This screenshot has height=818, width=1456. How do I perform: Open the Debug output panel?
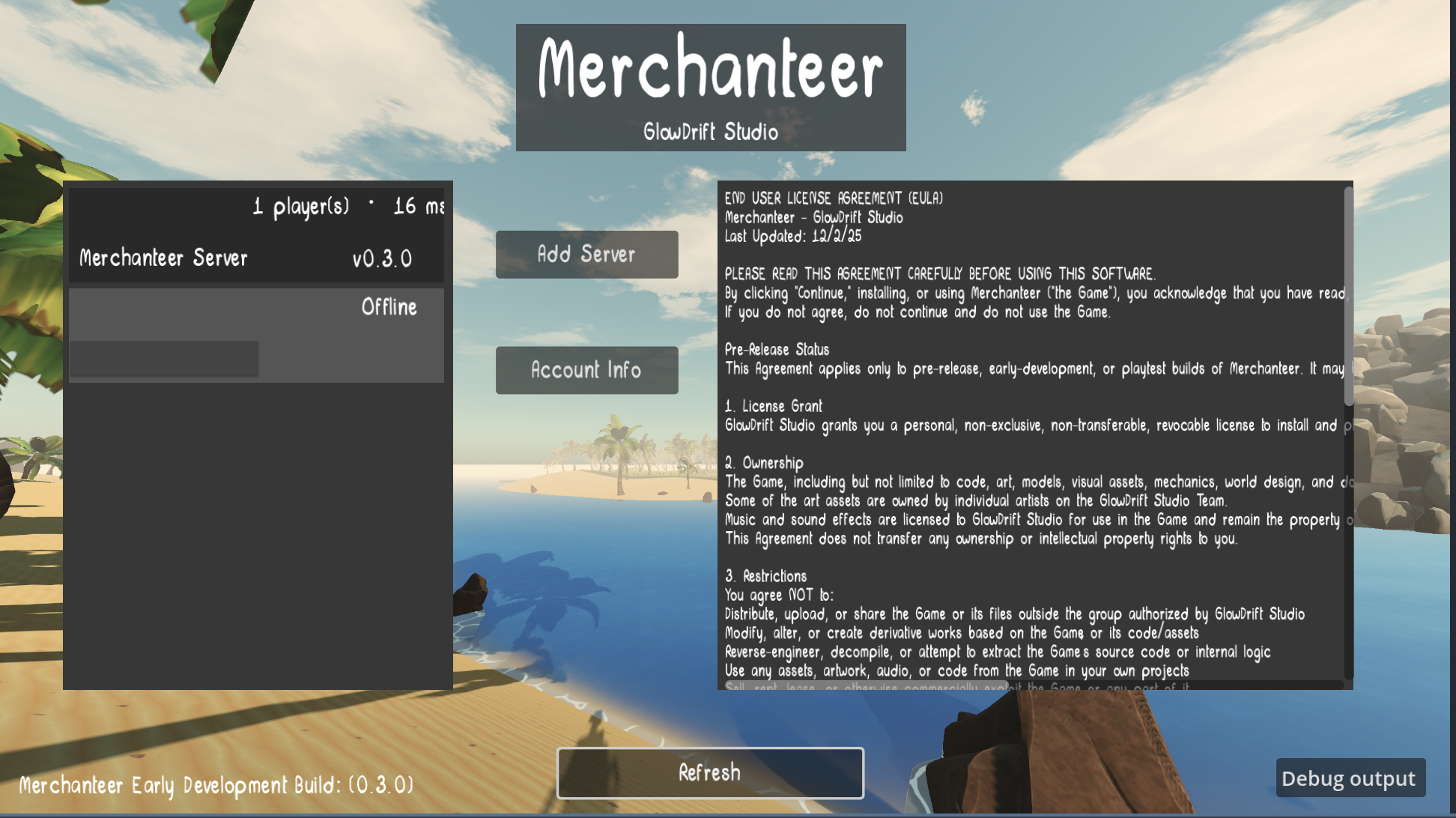(1350, 778)
